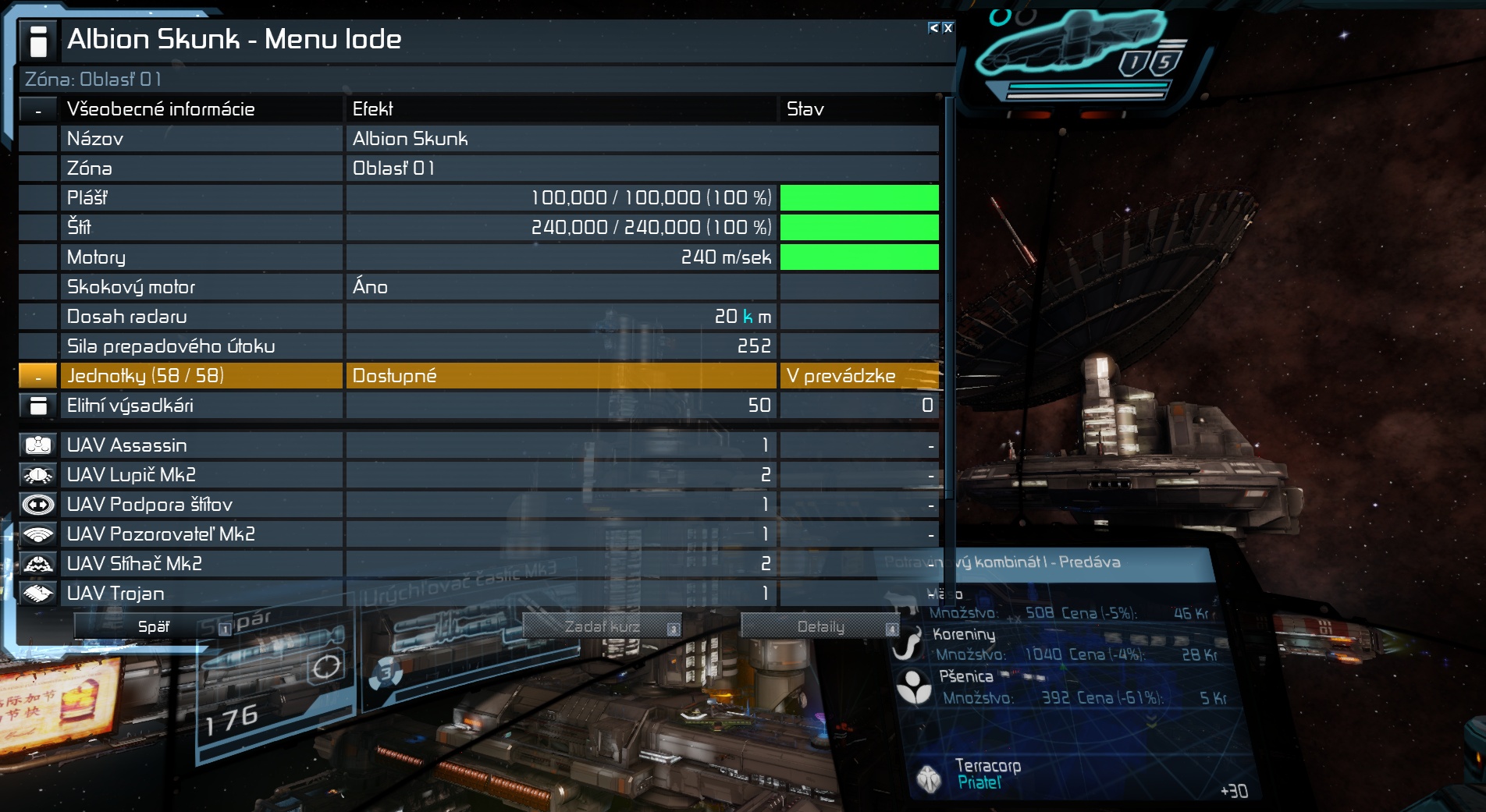Select the UAV Assassin row
This screenshot has height=812, width=1486.
[x=201, y=445]
